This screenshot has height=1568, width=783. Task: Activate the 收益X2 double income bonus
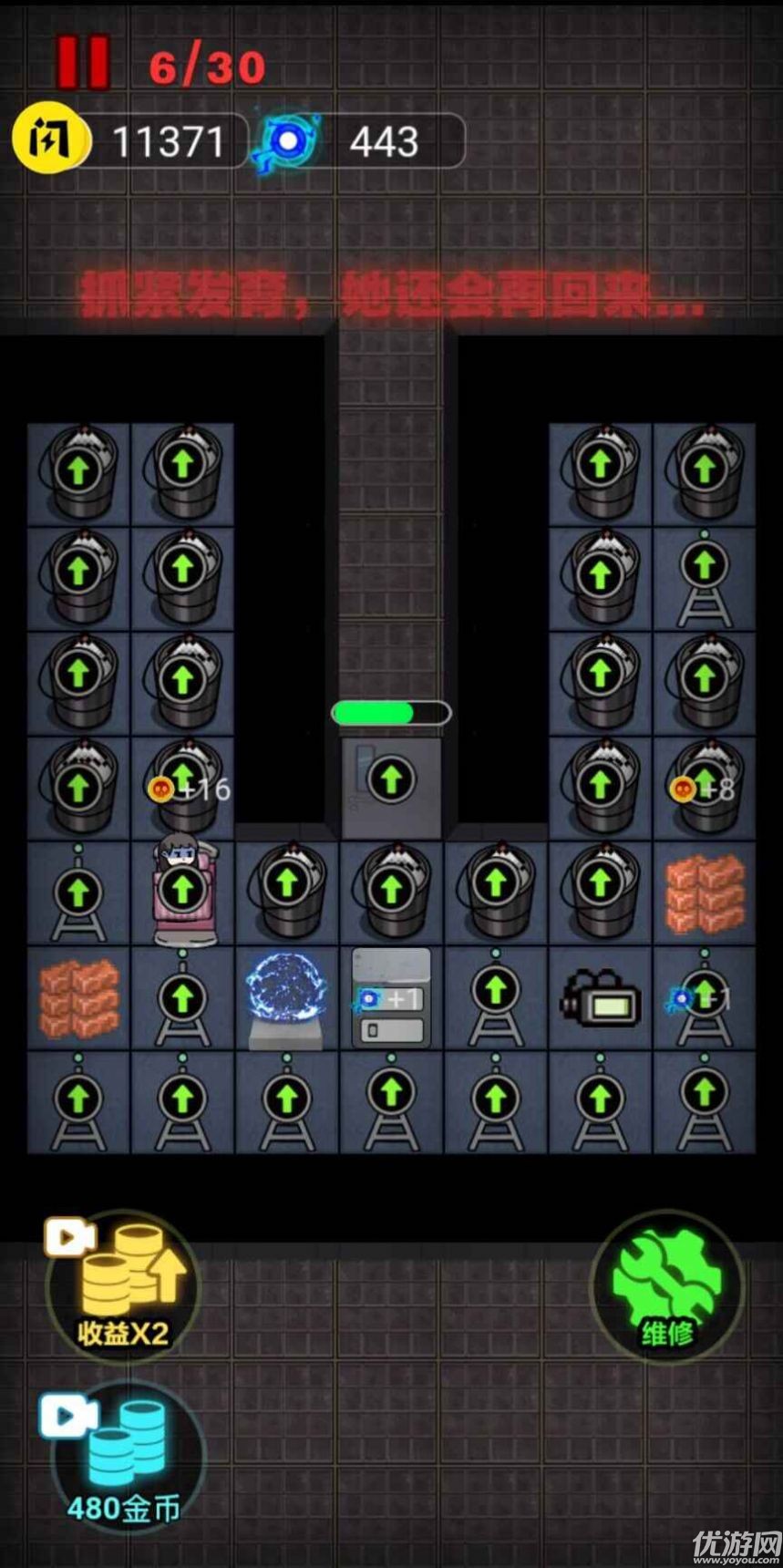tap(123, 1286)
